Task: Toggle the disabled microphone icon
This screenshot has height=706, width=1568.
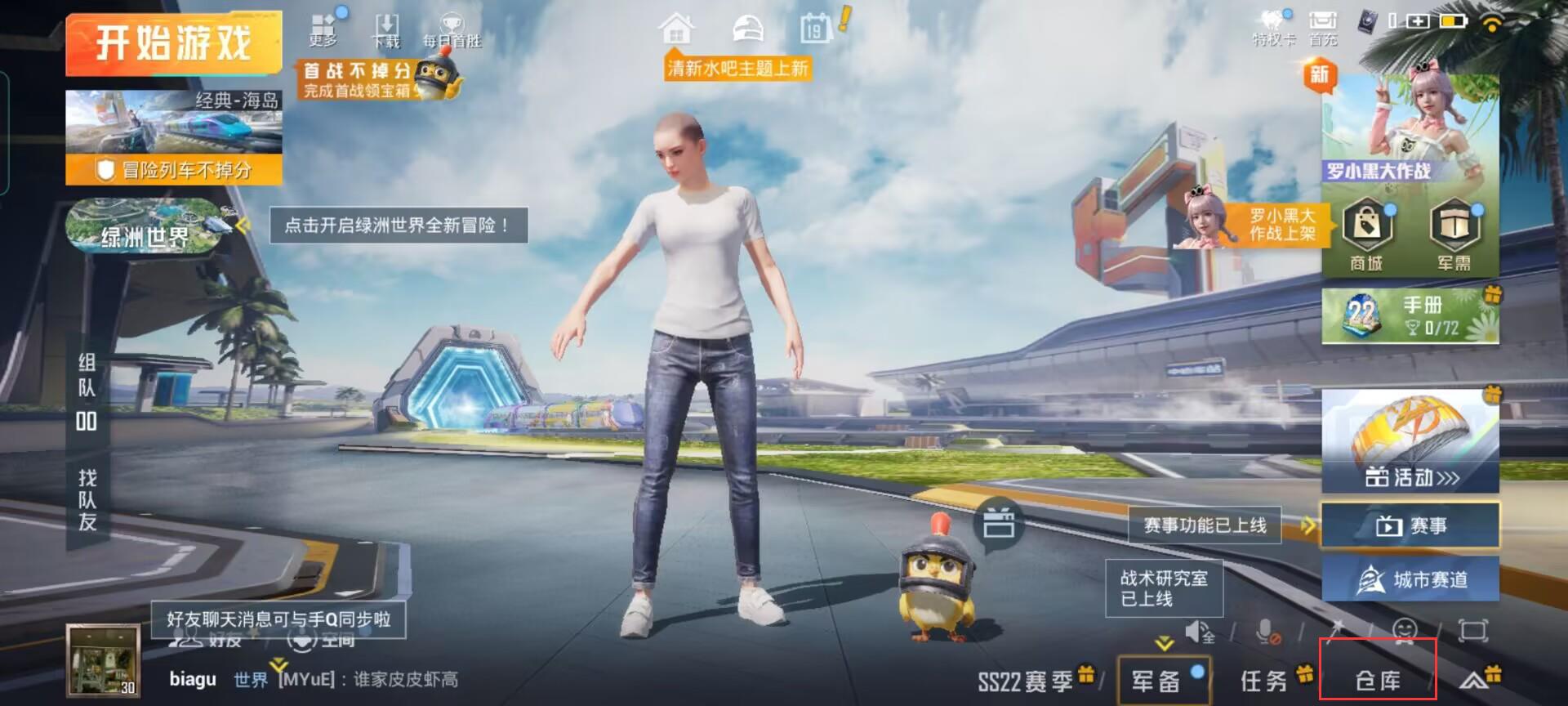Action: 1265,629
